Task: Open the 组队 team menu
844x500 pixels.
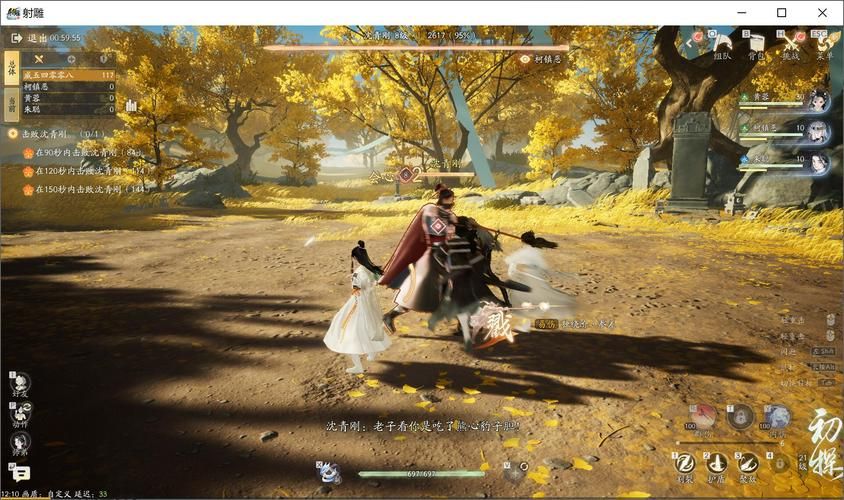Action: [722, 44]
